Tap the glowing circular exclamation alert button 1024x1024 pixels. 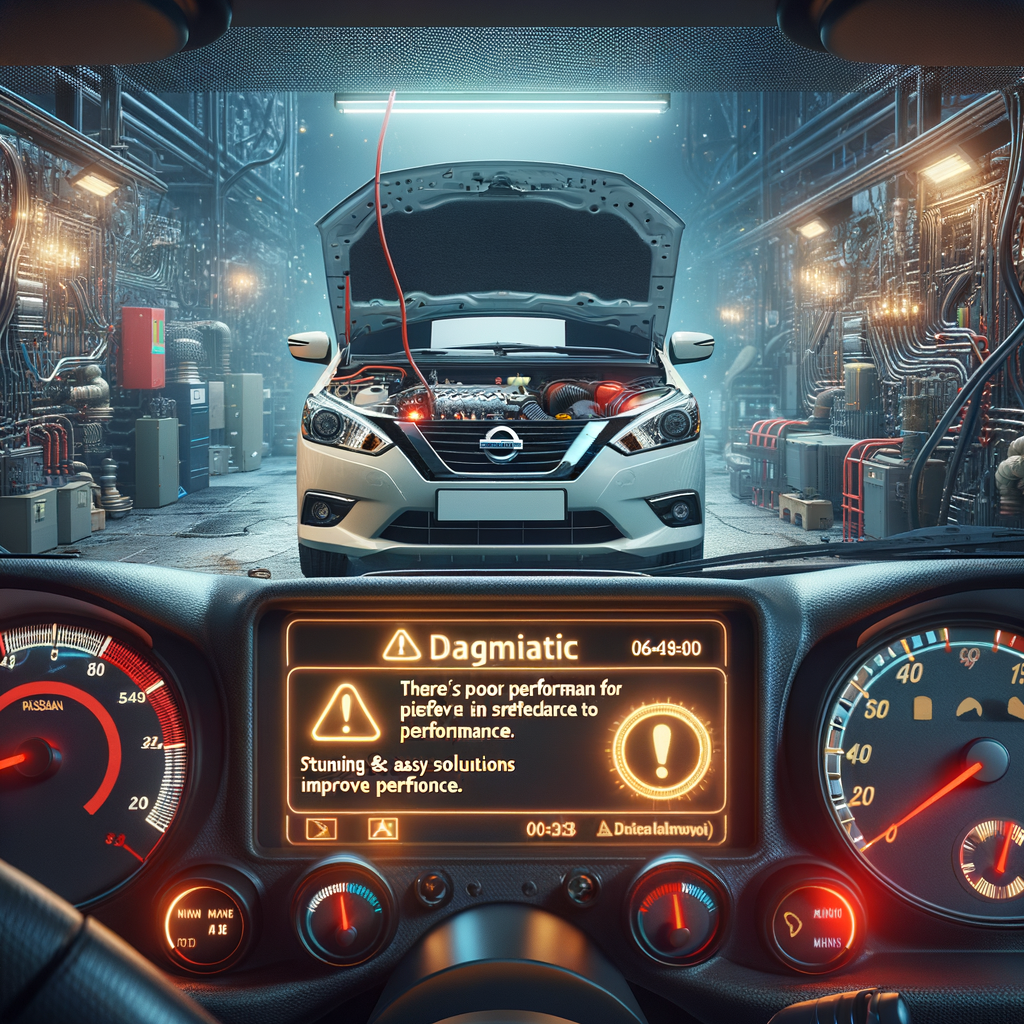661,749
